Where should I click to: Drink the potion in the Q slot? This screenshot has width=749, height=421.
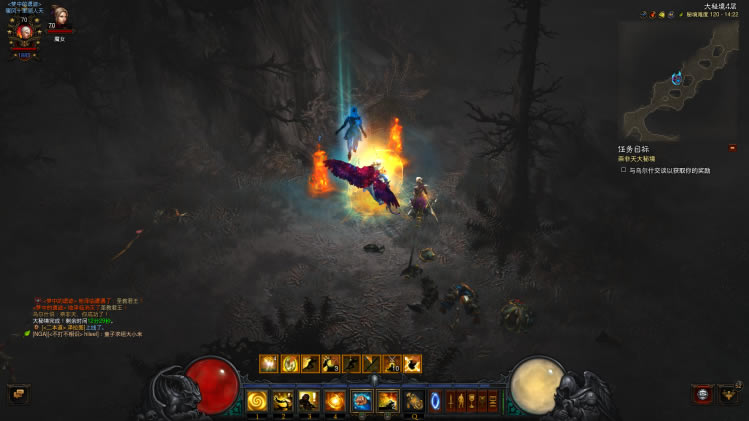point(413,401)
